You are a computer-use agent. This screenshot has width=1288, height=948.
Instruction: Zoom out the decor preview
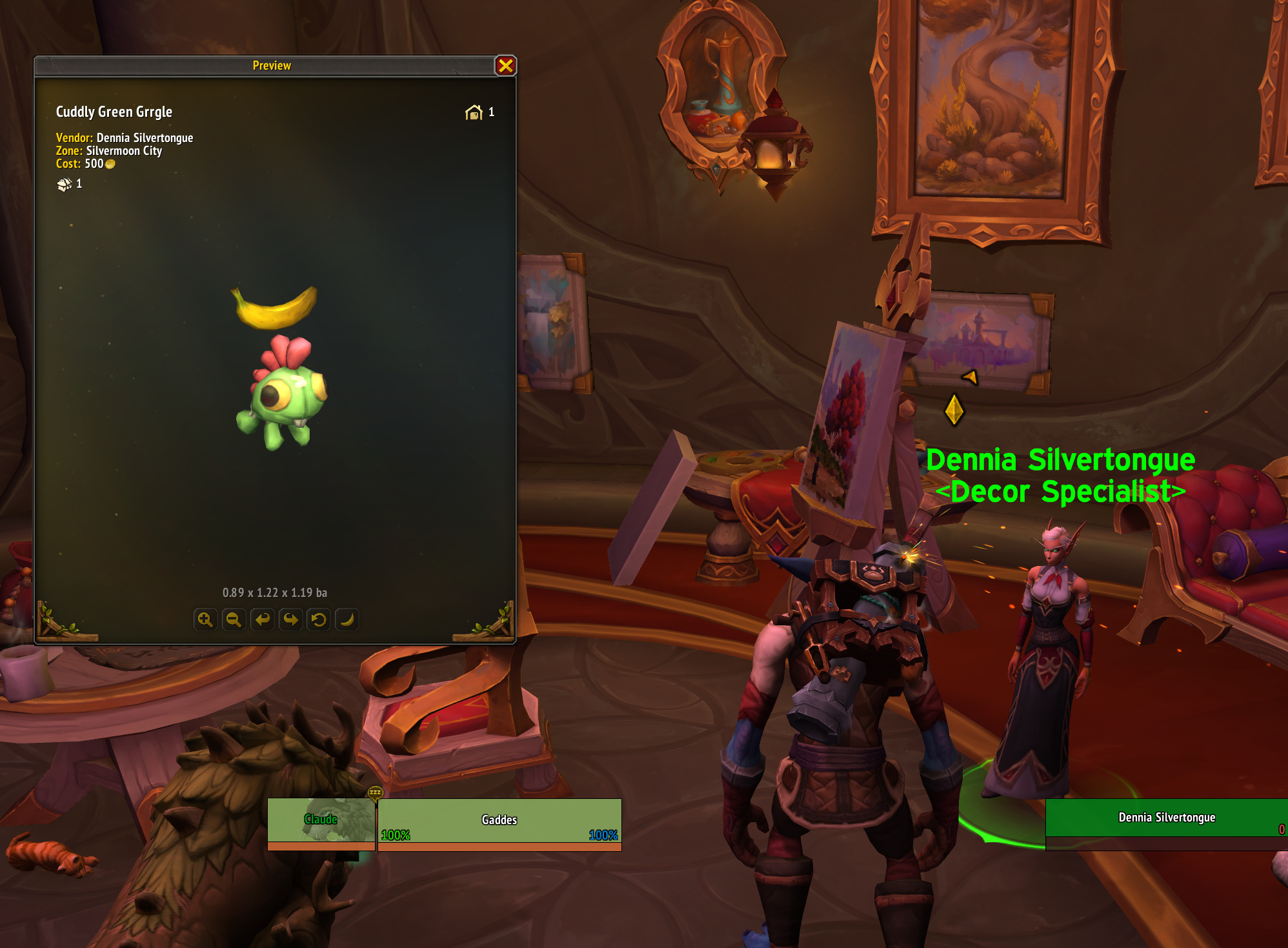(x=234, y=620)
